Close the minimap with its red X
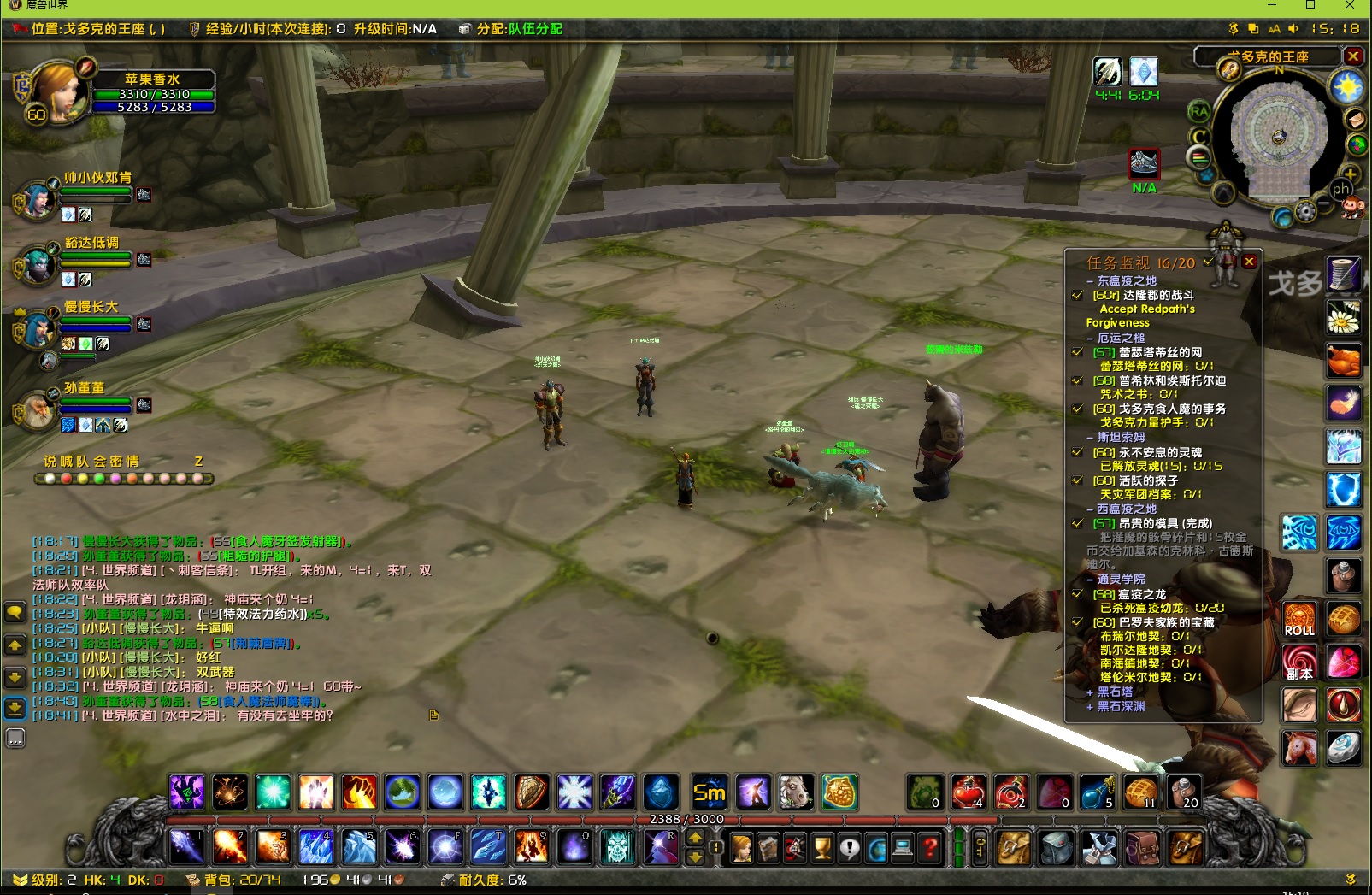The height and width of the screenshot is (895, 1372). pyautogui.click(x=1353, y=56)
